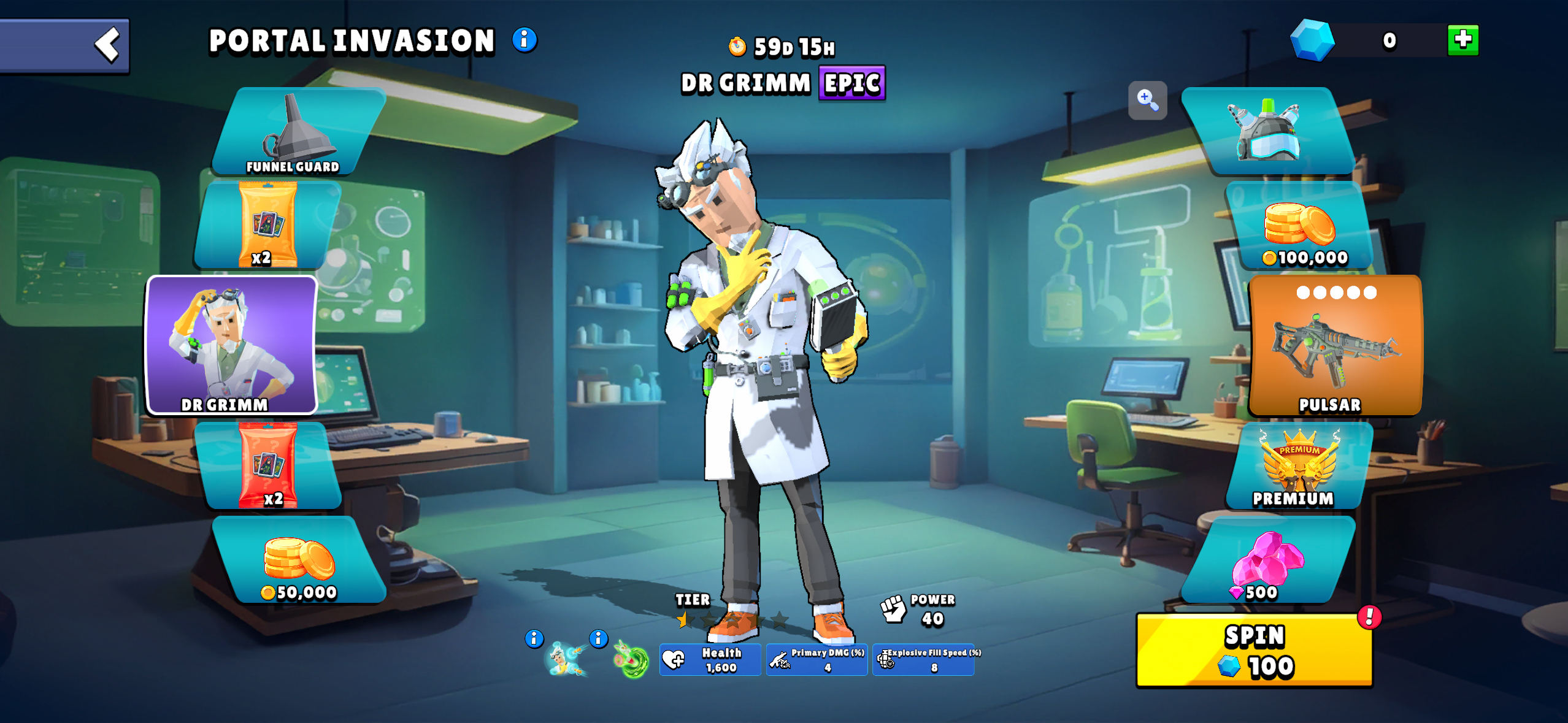
Task: Choose the 500 pink gems reward tile
Action: 1267,561
